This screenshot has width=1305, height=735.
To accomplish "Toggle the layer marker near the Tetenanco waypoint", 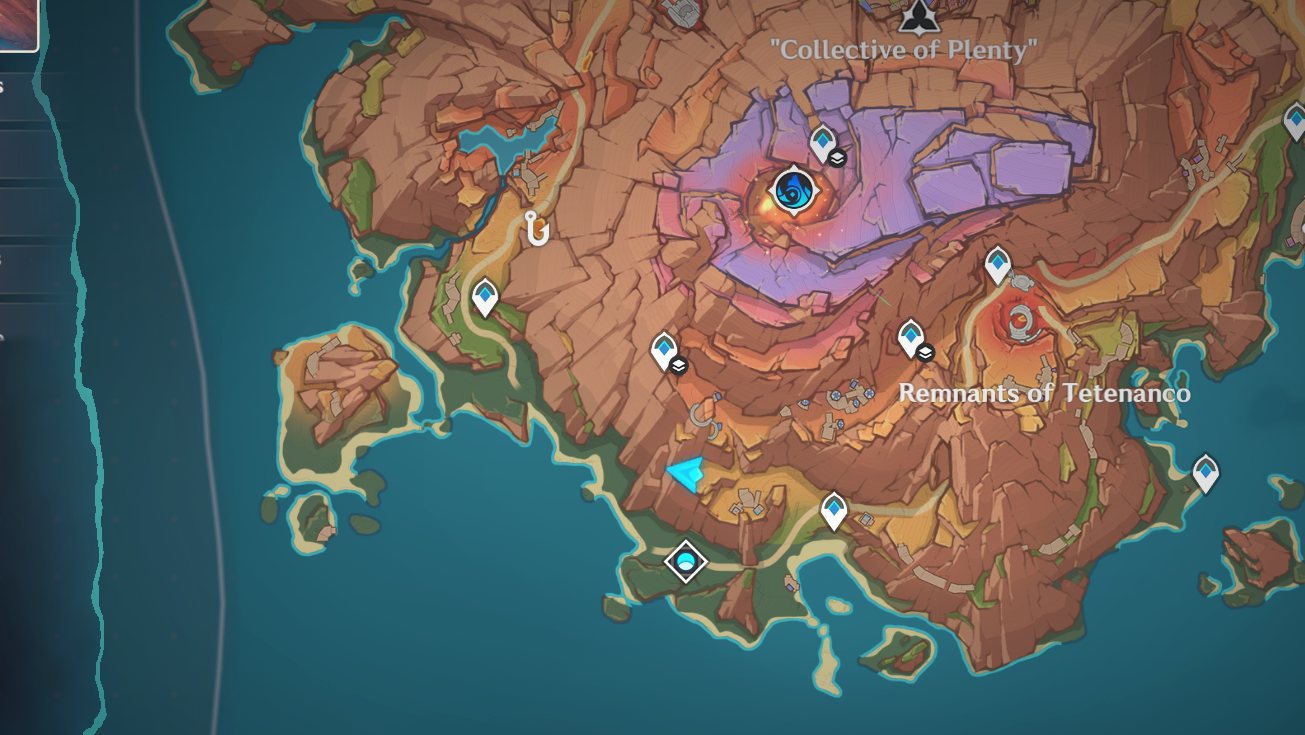I will tap(924, 352).
